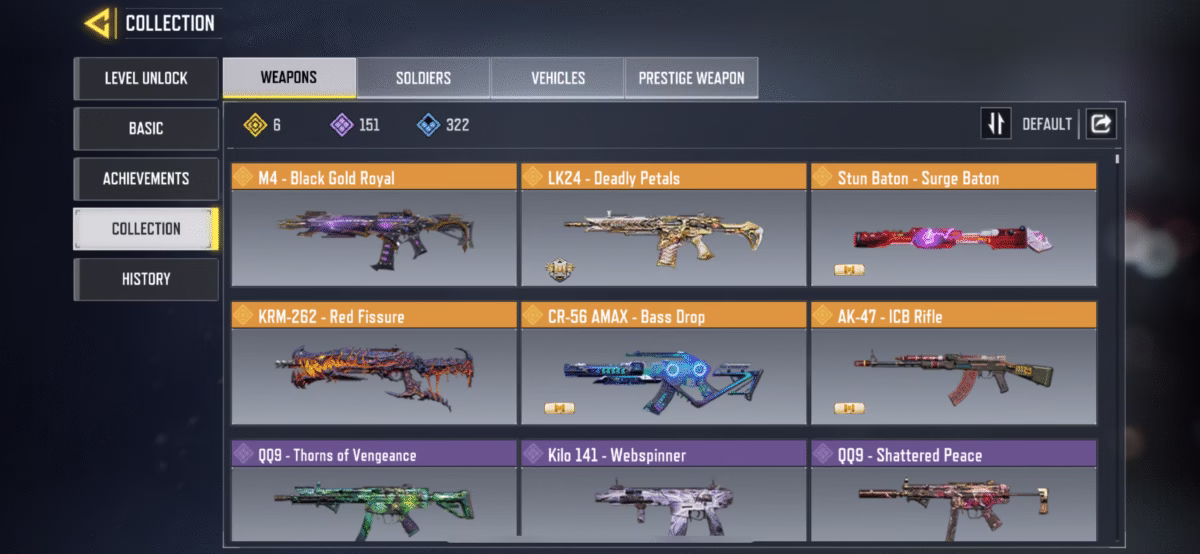1200x554 pixels.
Task: Click the share icon button
Action: (x=1101, y=124)
